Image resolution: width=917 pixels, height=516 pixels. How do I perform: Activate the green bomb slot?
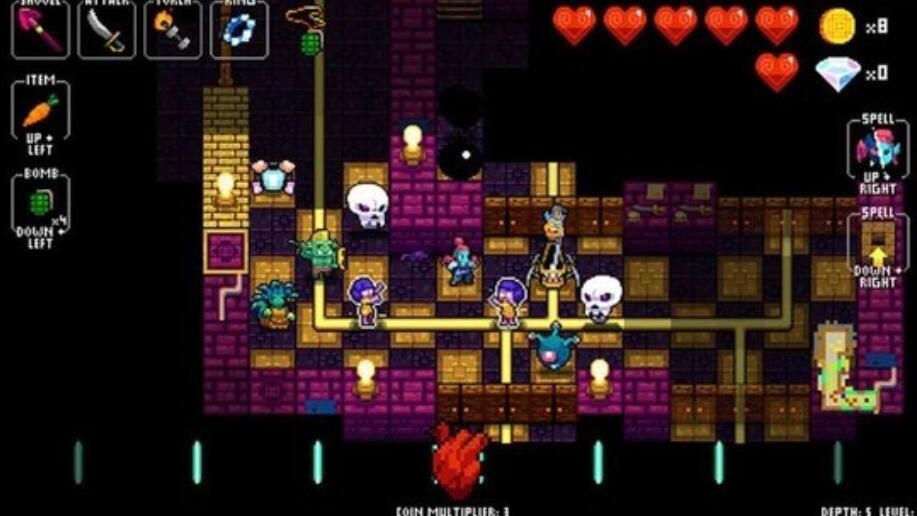click(x=40, y=204)
